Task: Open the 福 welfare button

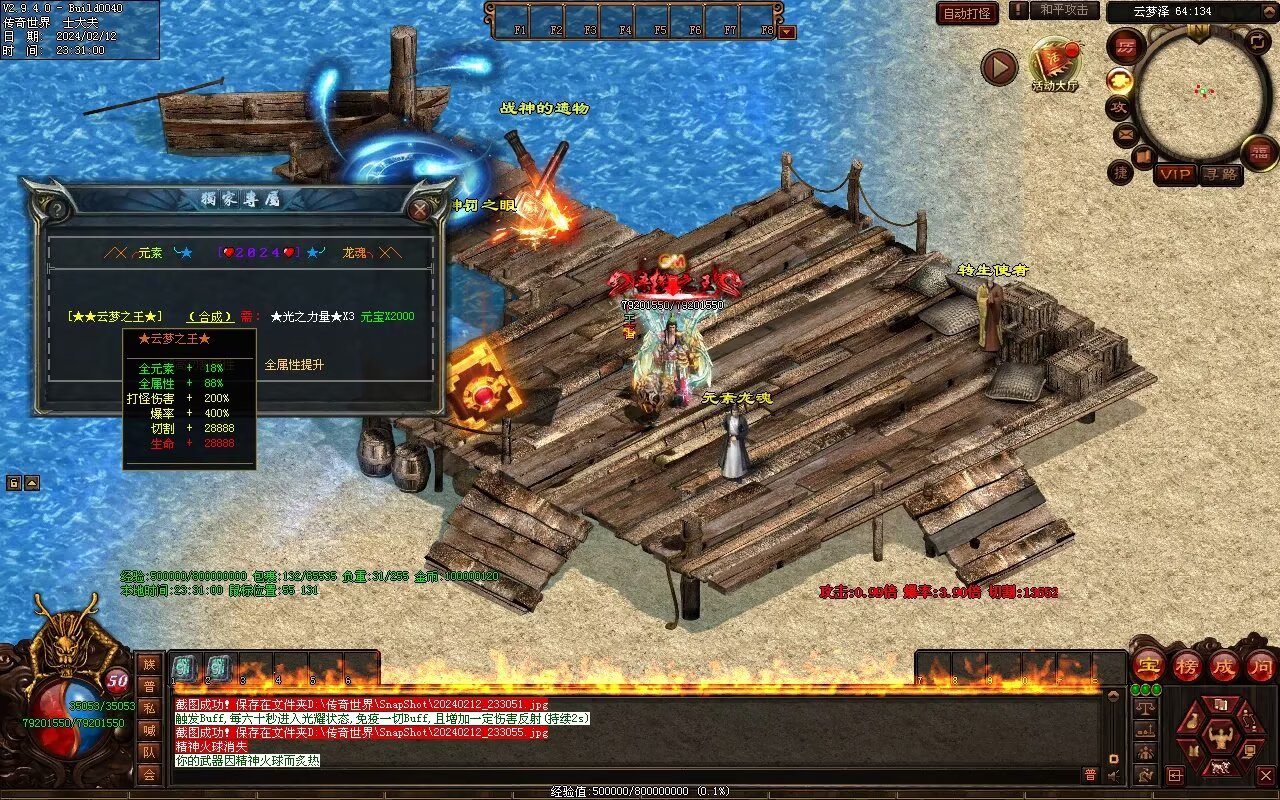Action: [x=1259, y=153]
